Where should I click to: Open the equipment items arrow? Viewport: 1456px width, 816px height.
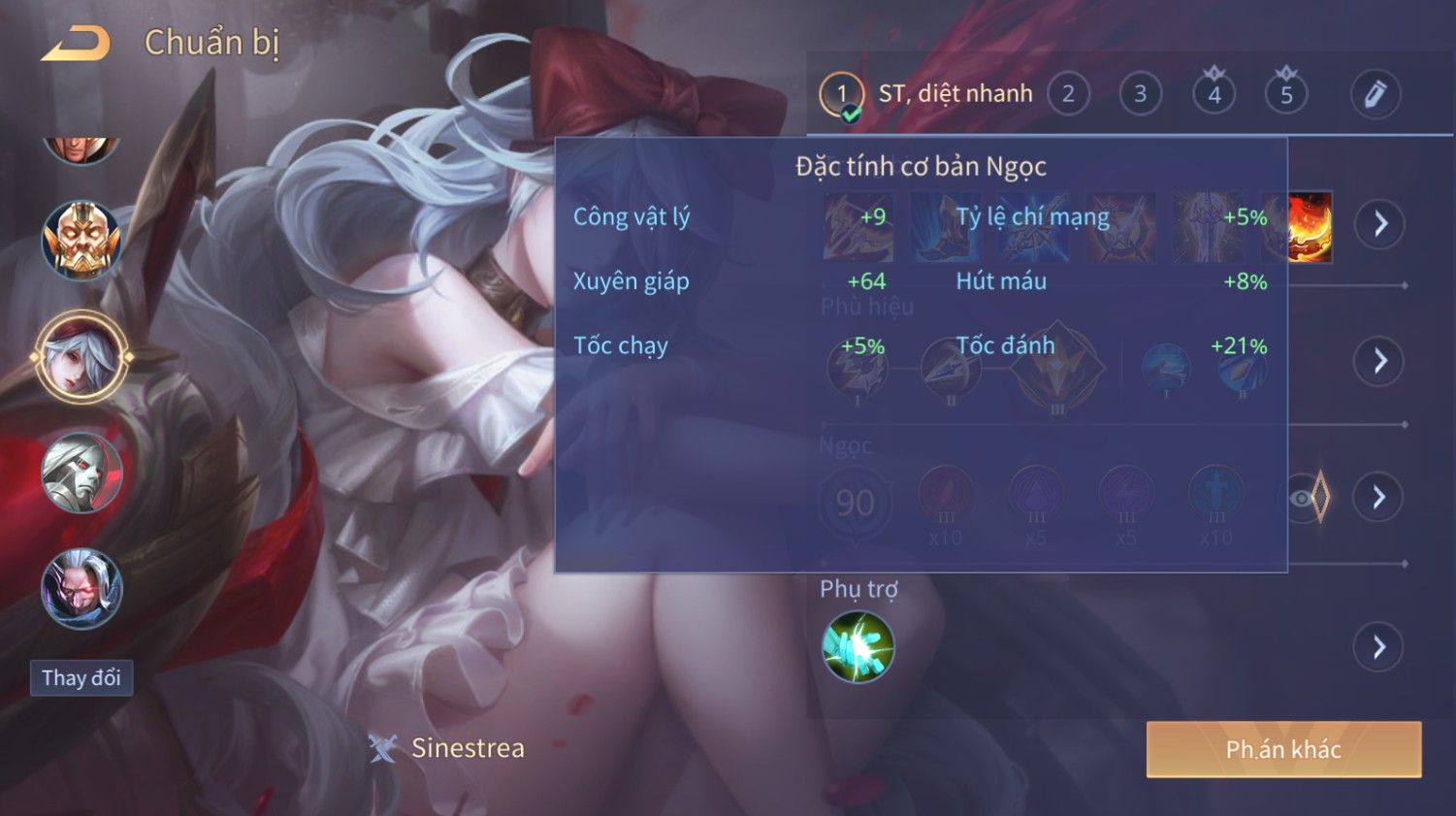tap(1379, 224)
